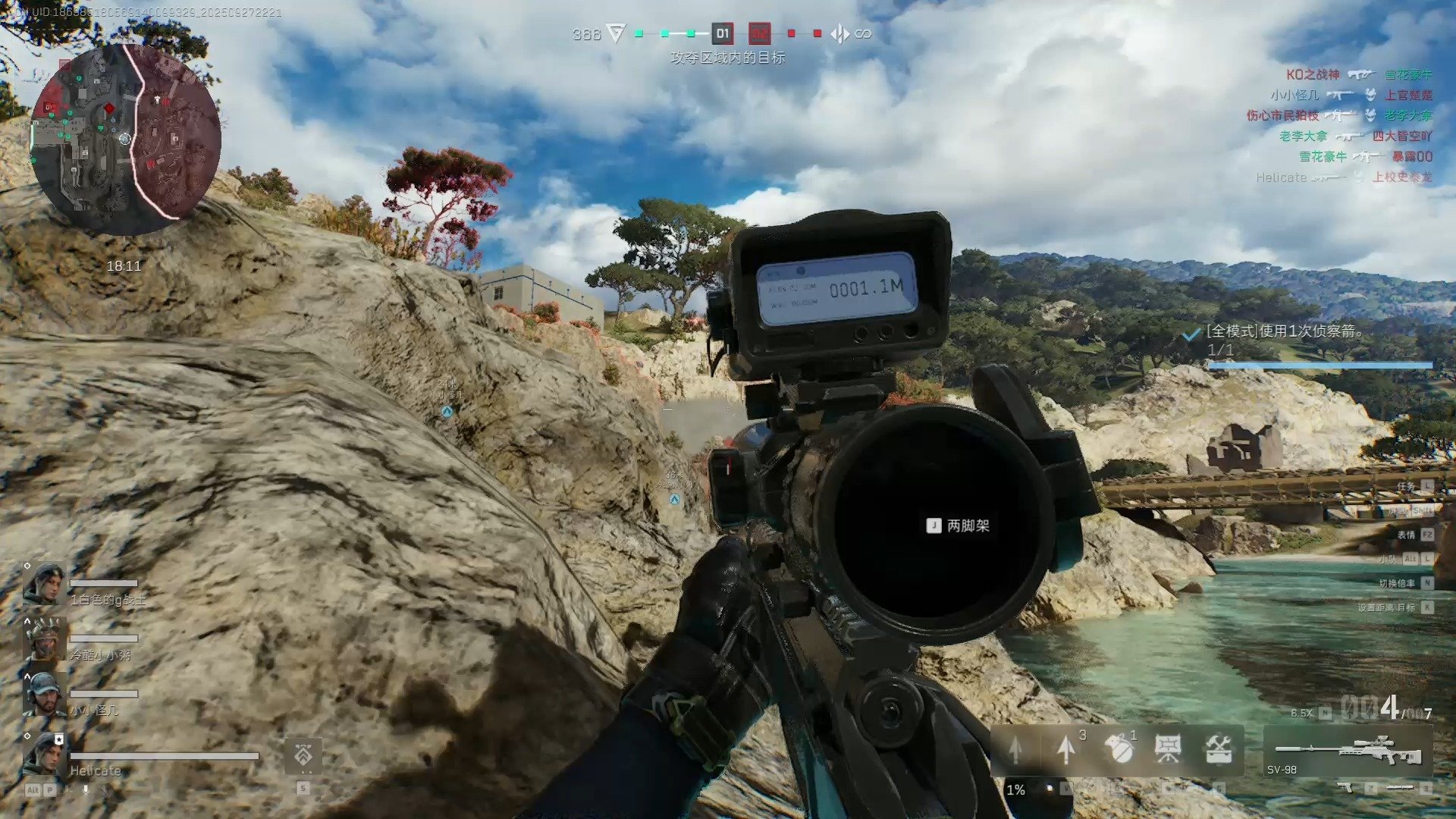Select the grenade item slot
This screenshot has height=819, width=1456.
[x=1118, y=749]
